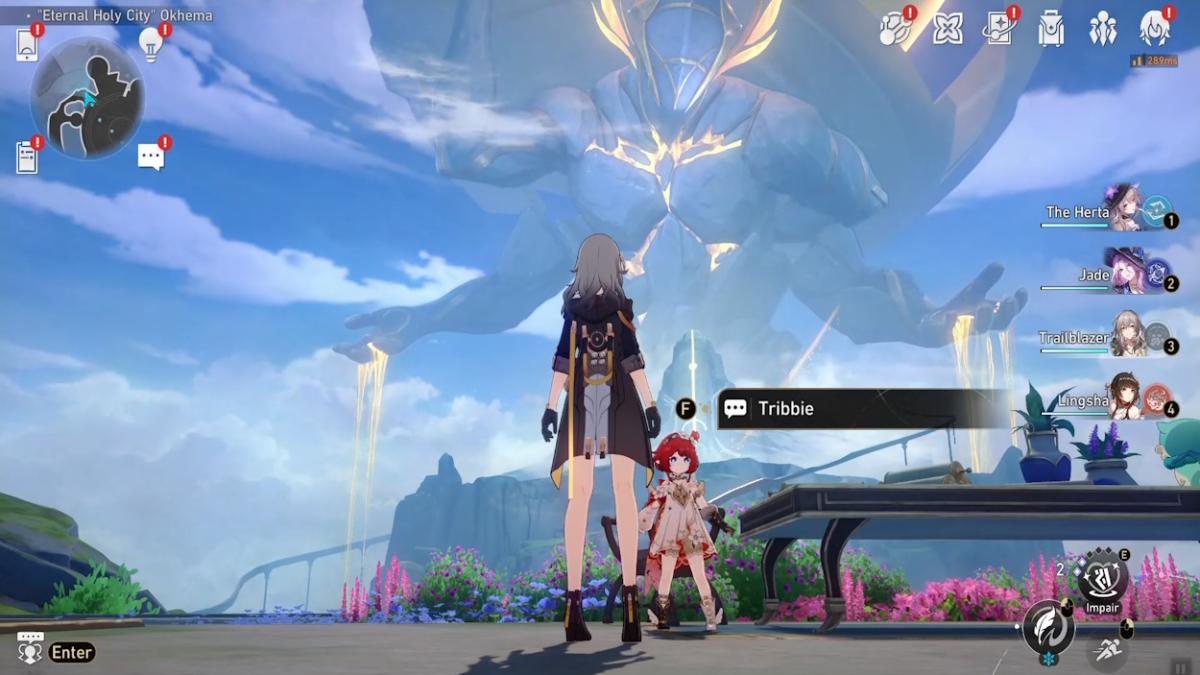Screen dimensions: 1200x675
Task: Talk to Tribbie via dialogue prompt
Action: pyautogui.click(x=860, y=409)
